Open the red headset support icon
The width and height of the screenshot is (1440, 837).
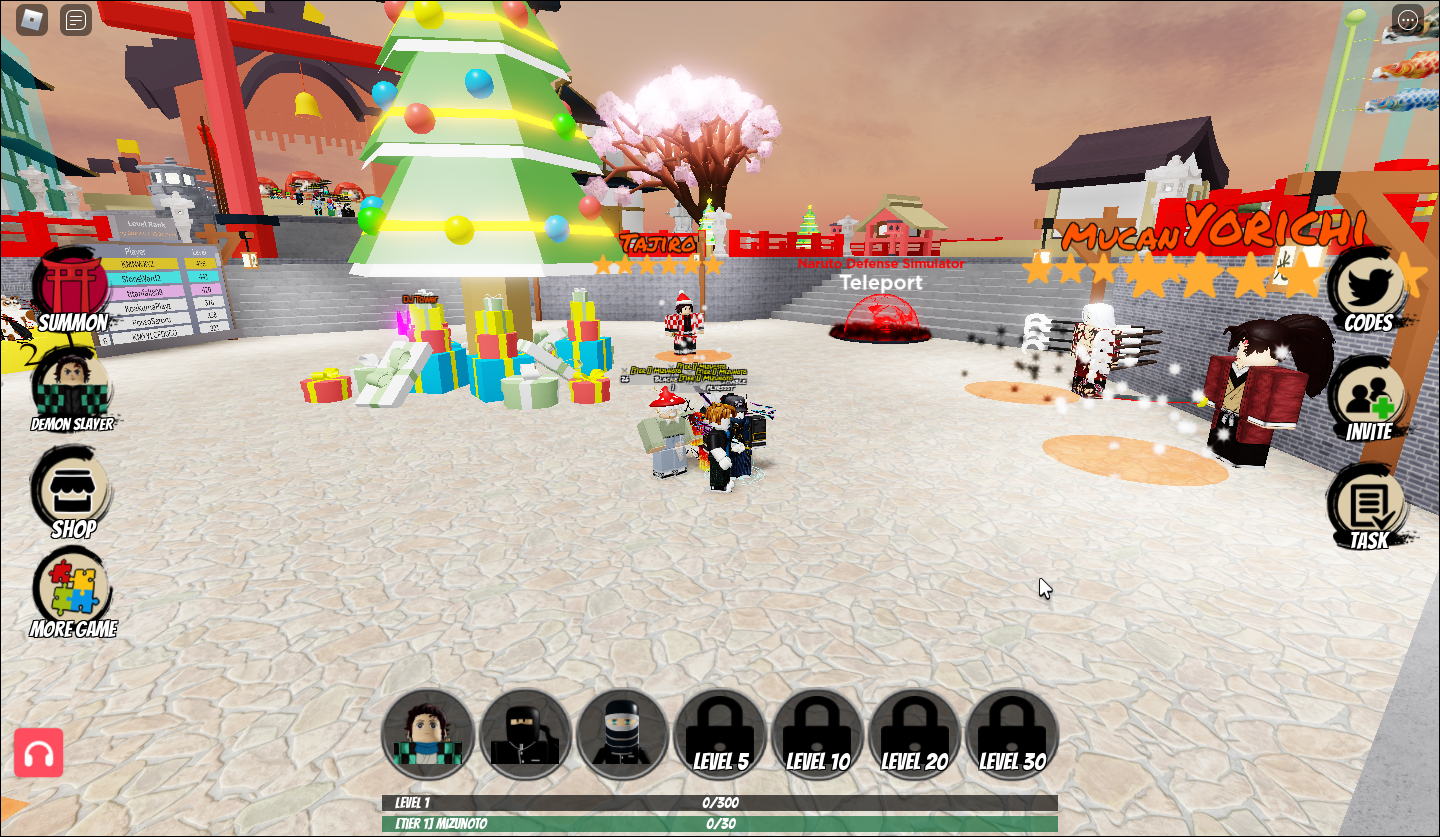39,753
